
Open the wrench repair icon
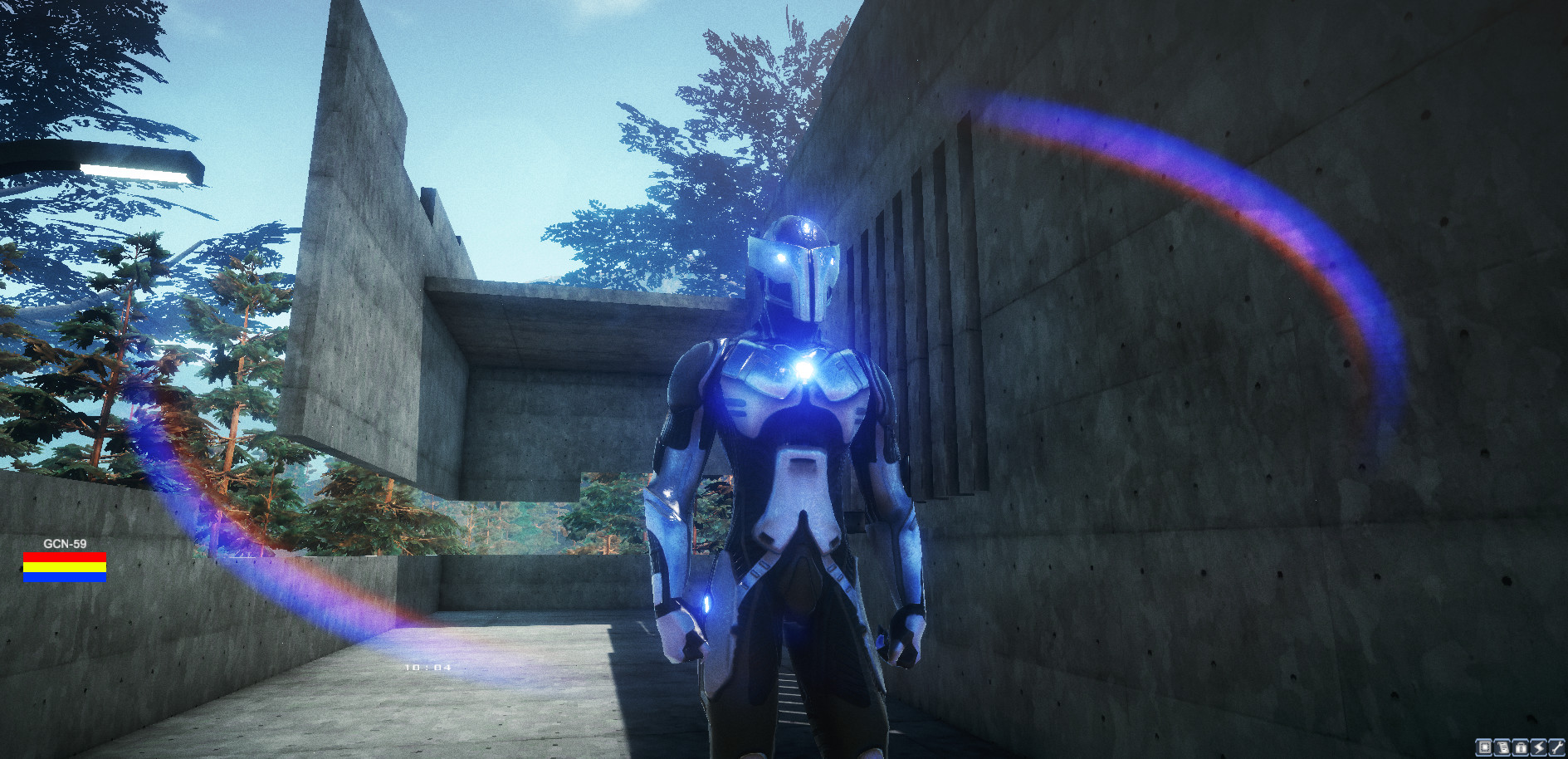(1556, 748)
